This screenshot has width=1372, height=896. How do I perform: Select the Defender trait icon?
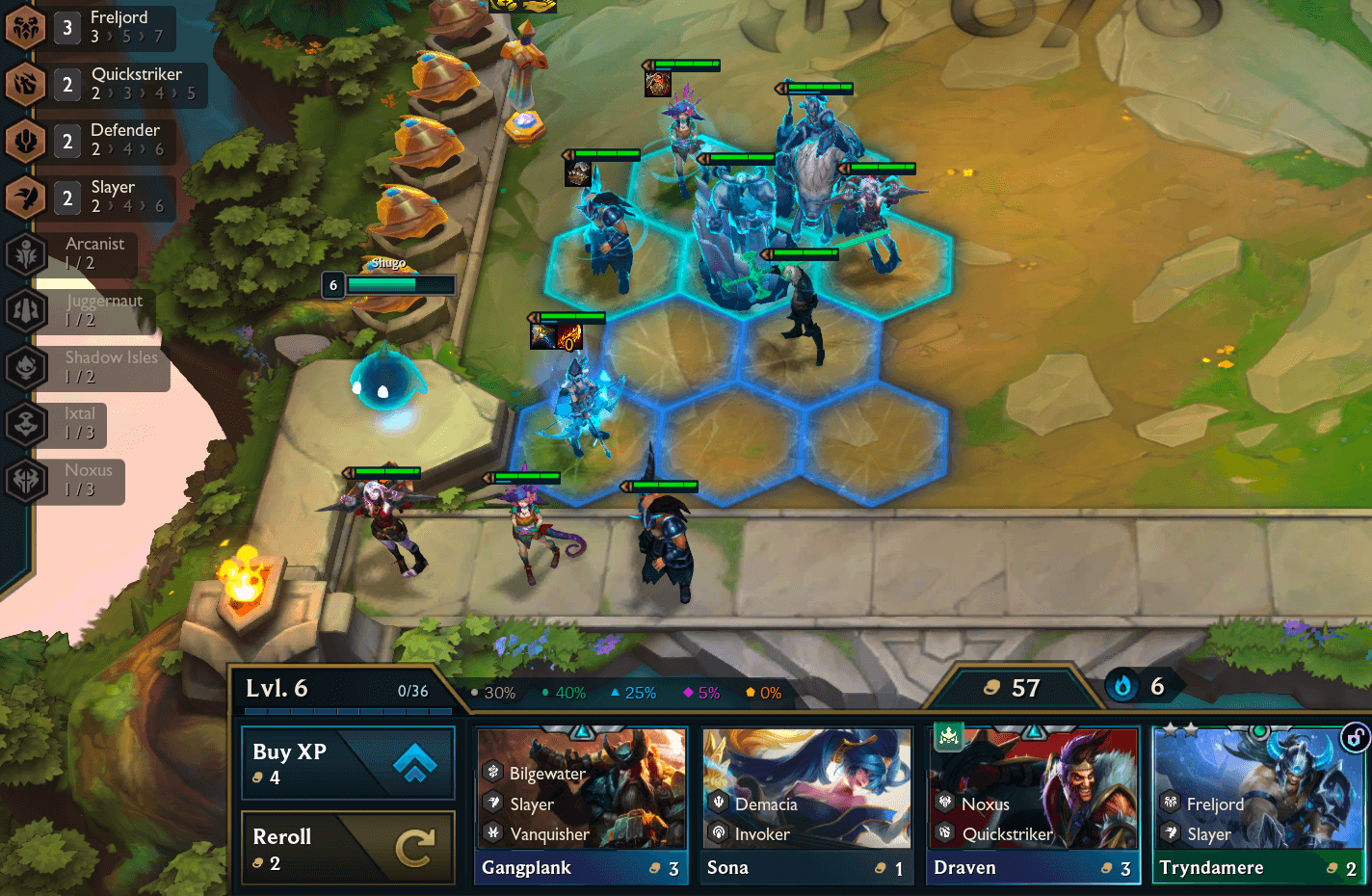[x=26, y=141]
